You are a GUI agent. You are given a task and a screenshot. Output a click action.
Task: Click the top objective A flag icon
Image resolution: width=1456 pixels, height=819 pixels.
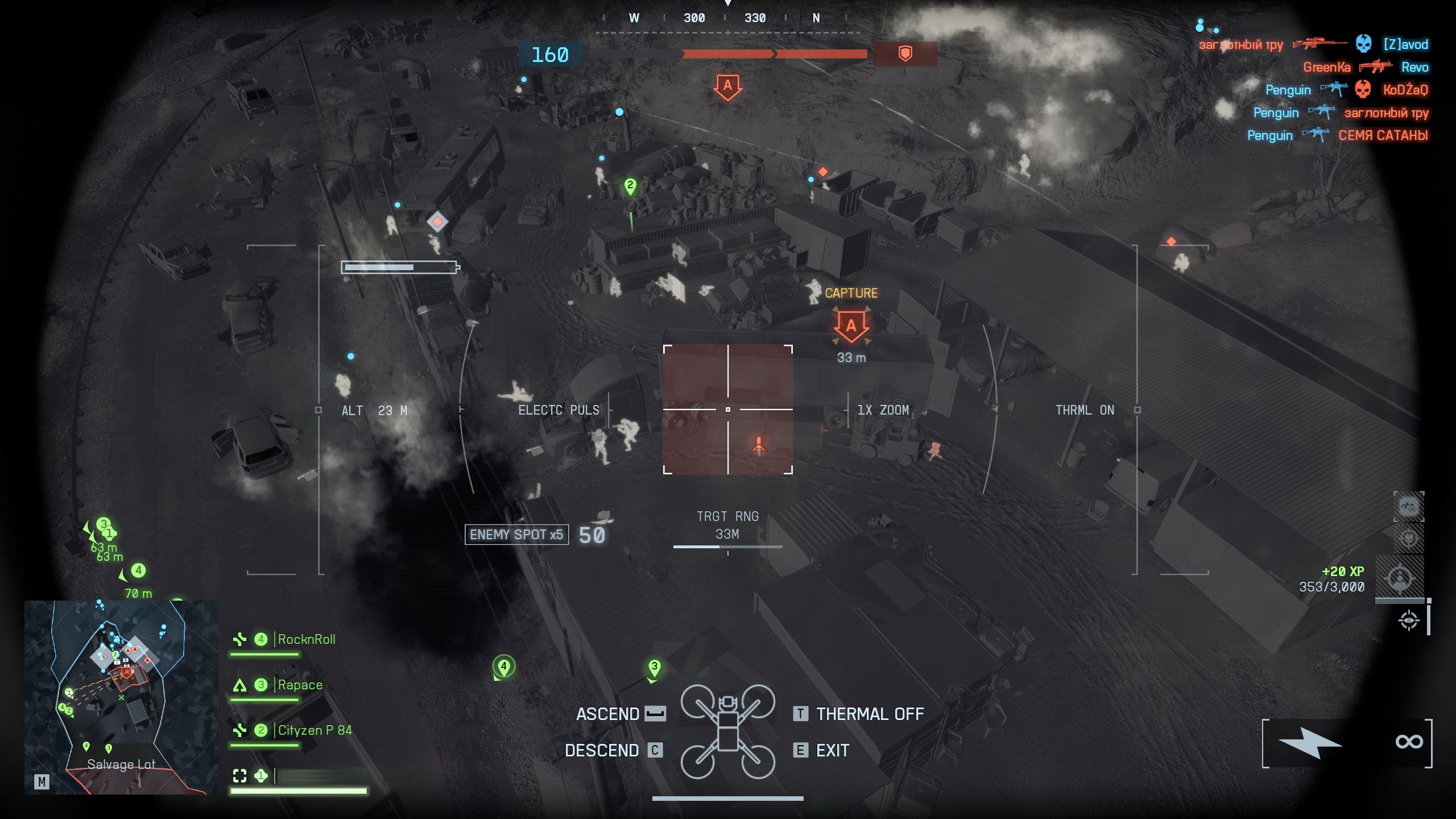coord(727,87)
